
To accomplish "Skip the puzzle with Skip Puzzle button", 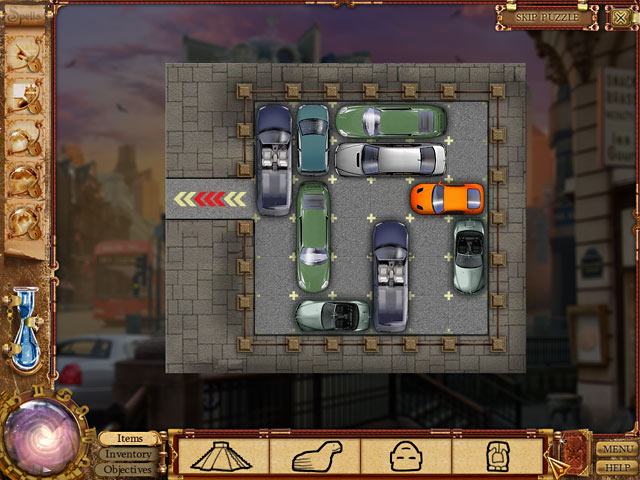I will coord(547,16).
